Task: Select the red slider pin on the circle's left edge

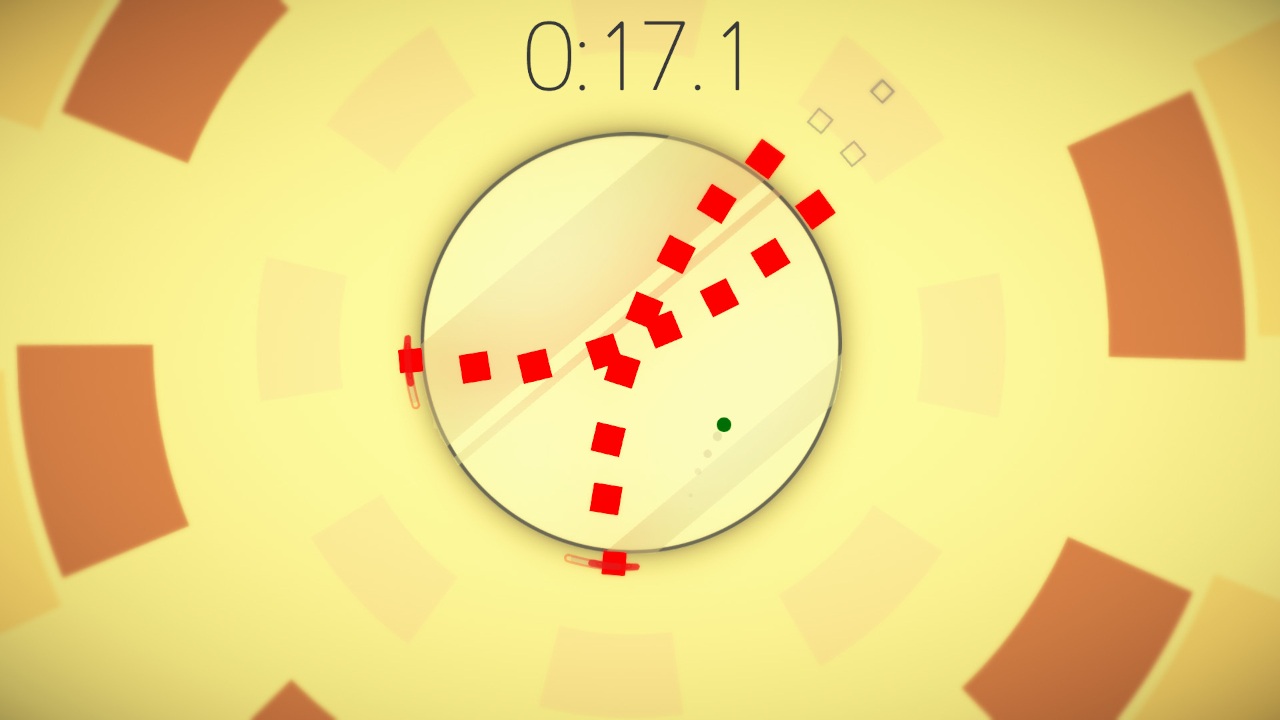Action: click(x=410, y=360)
